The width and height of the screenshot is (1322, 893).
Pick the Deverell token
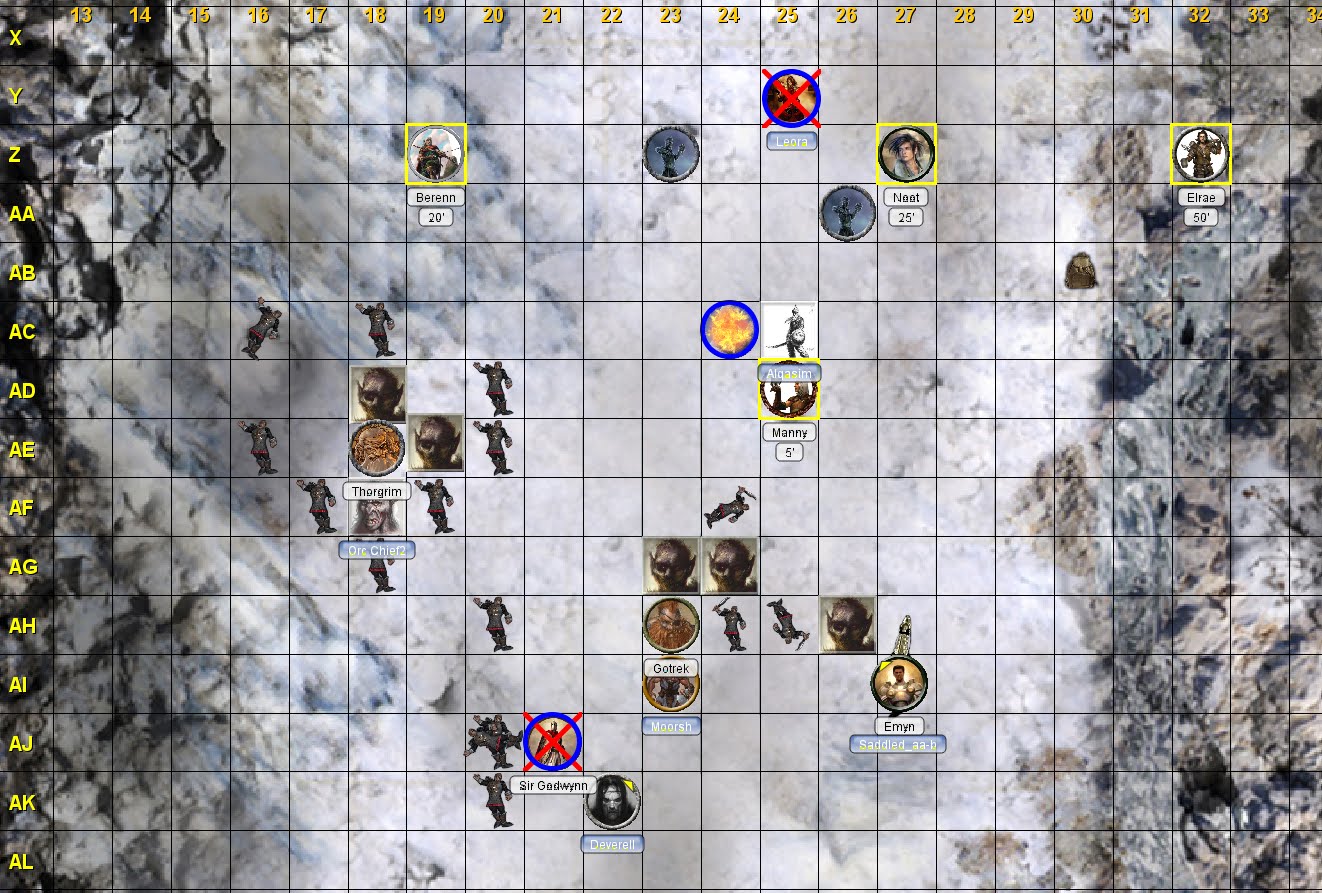[x=612, y=802]
